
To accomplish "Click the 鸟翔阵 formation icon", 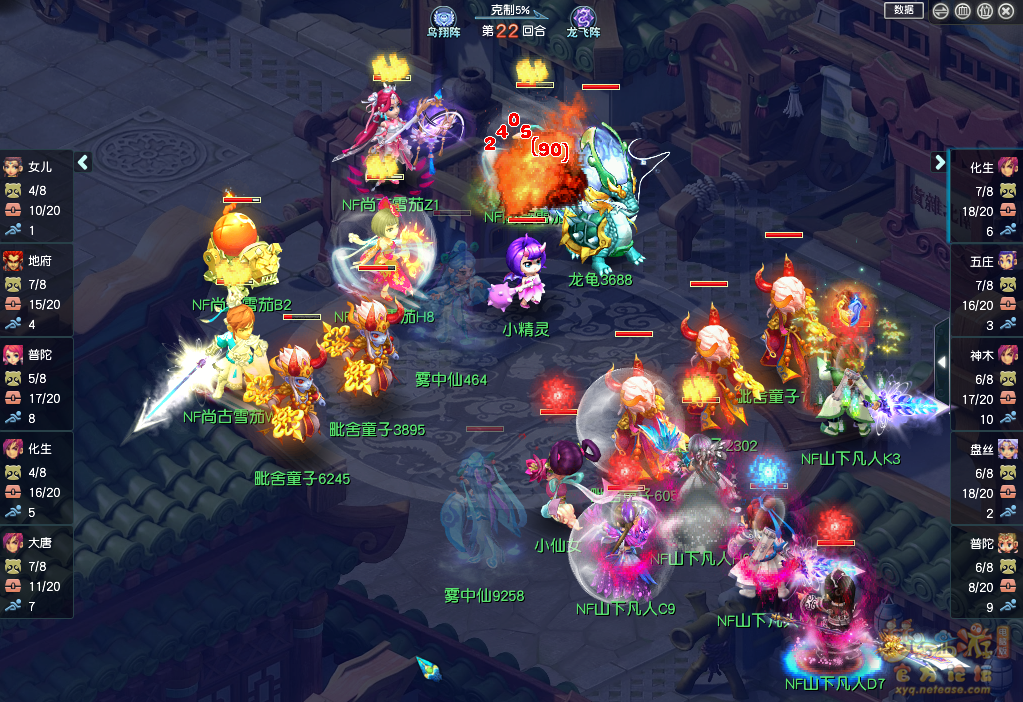I will pos(443,18).
